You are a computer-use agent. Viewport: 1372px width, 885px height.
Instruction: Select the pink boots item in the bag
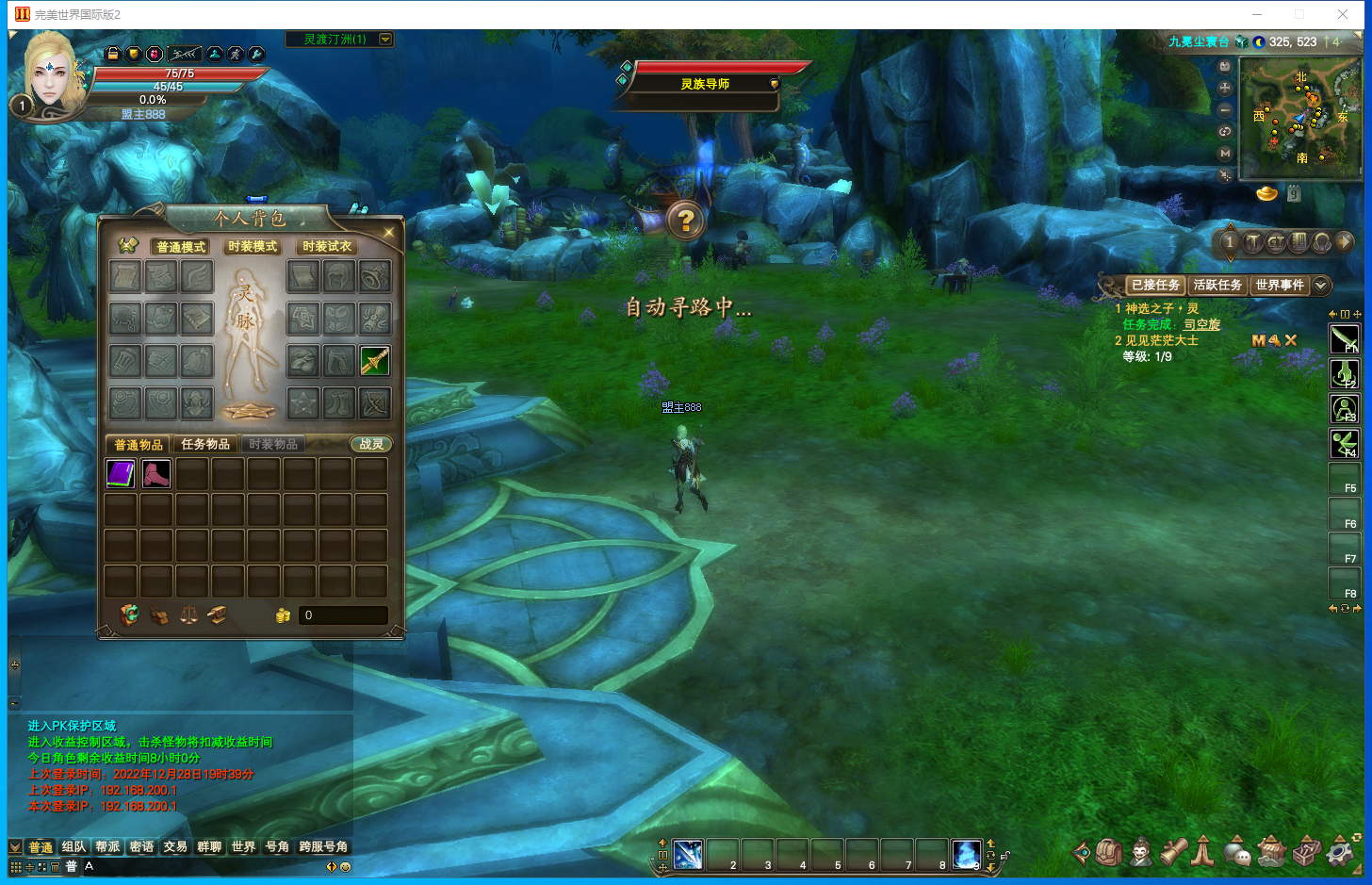click(156, 473)
